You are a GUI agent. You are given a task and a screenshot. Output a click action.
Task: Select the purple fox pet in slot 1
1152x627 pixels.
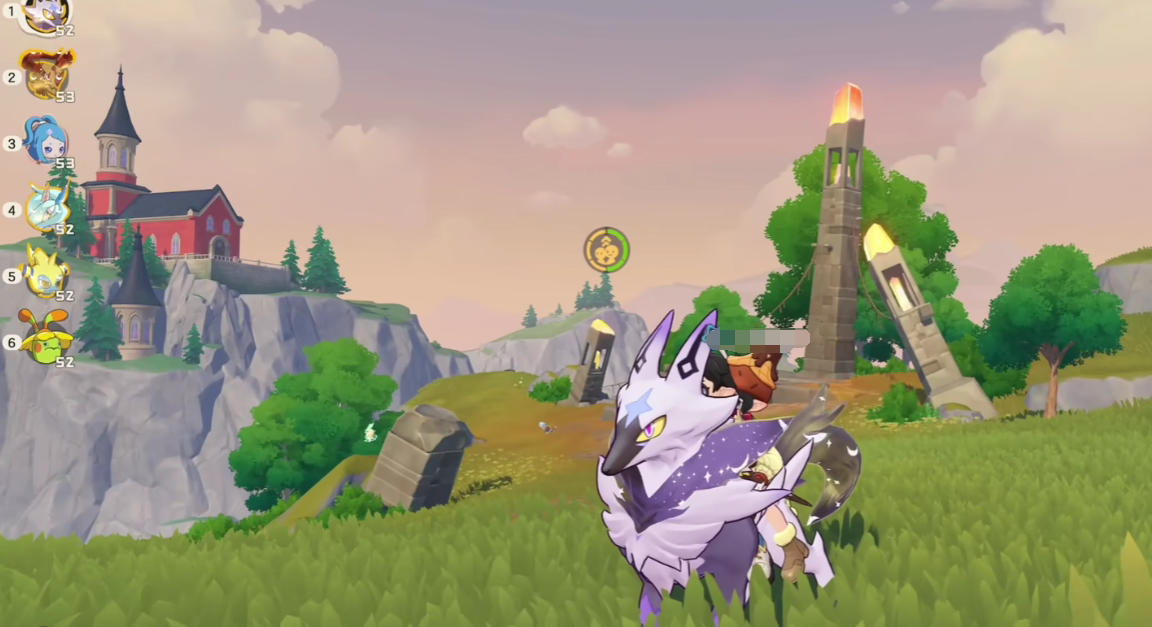[x=45, y=13]
